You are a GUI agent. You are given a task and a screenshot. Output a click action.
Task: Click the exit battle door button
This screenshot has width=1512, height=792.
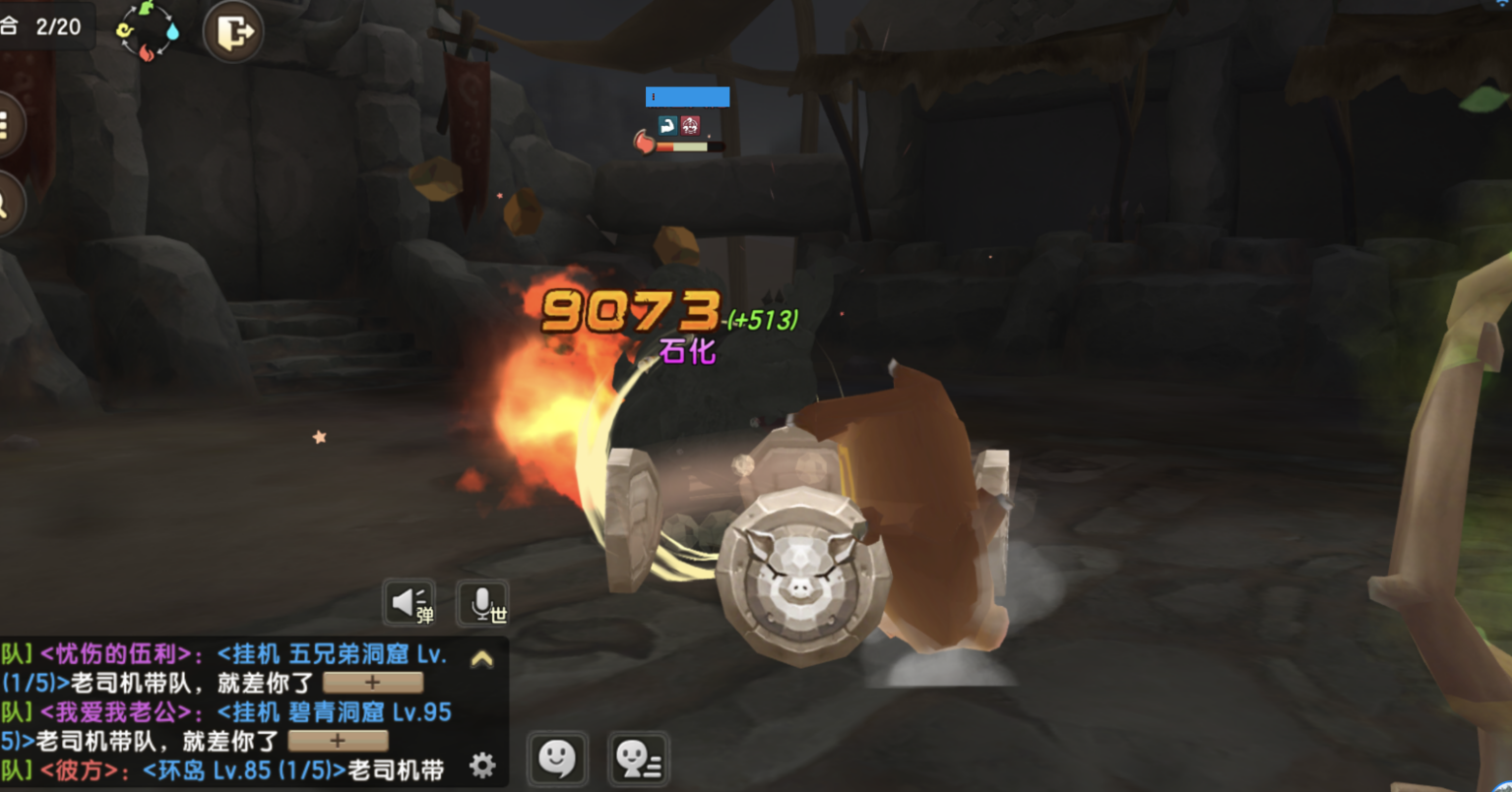[233, 32]
